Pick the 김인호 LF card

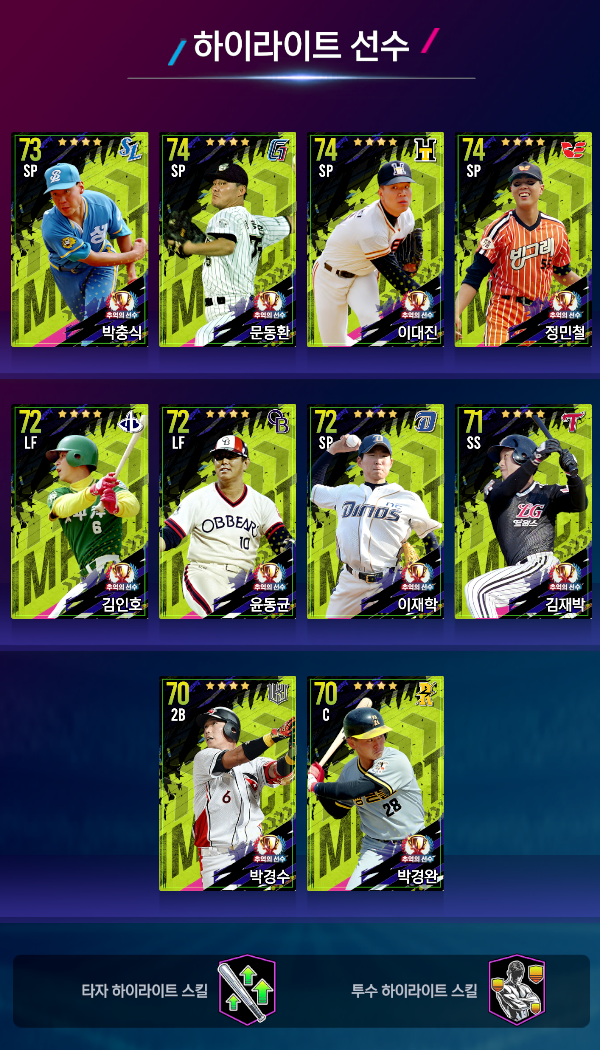[x=80, y=512]
